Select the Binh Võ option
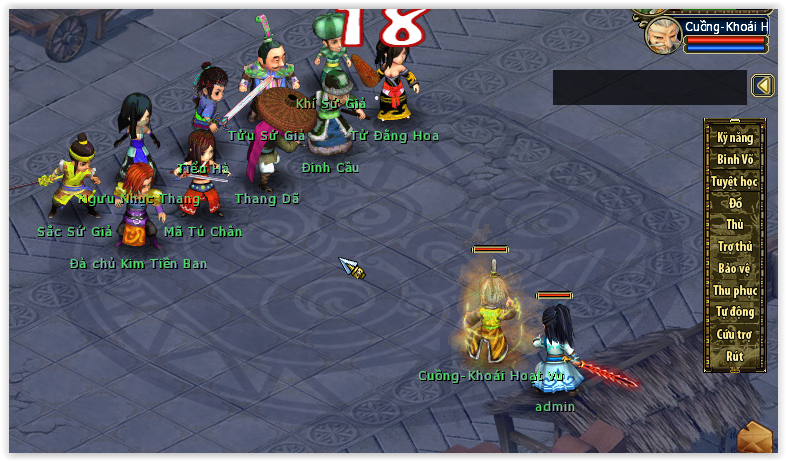The width and height of the screenshot is (786, 461). [x=735, y=160]
